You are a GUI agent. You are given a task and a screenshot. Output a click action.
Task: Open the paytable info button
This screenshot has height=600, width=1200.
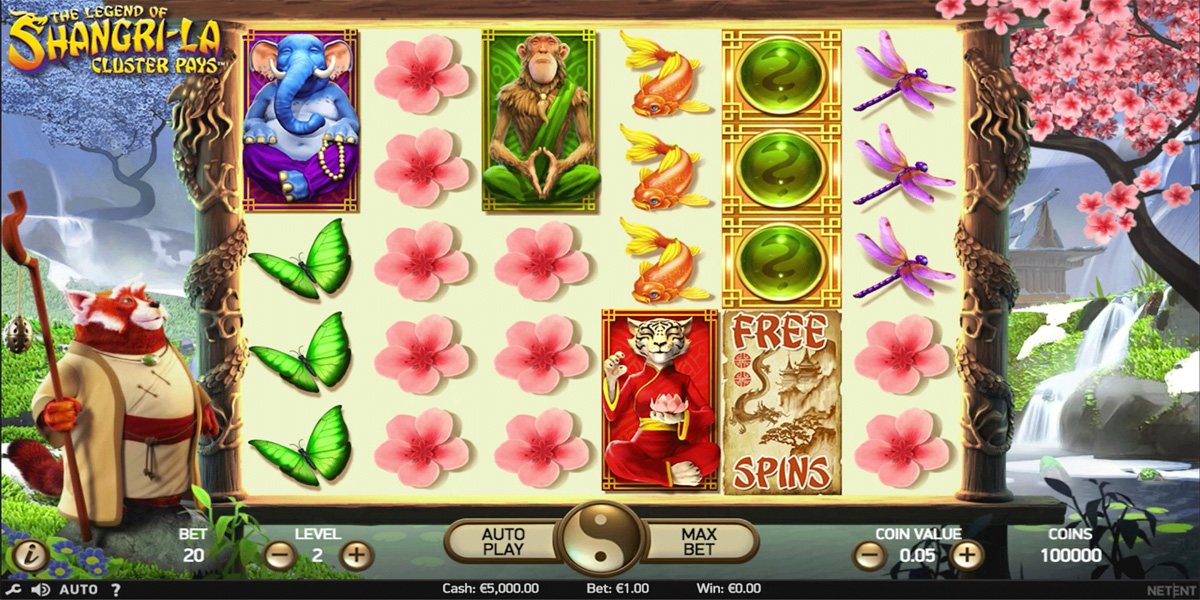click(x=29, y=555)
